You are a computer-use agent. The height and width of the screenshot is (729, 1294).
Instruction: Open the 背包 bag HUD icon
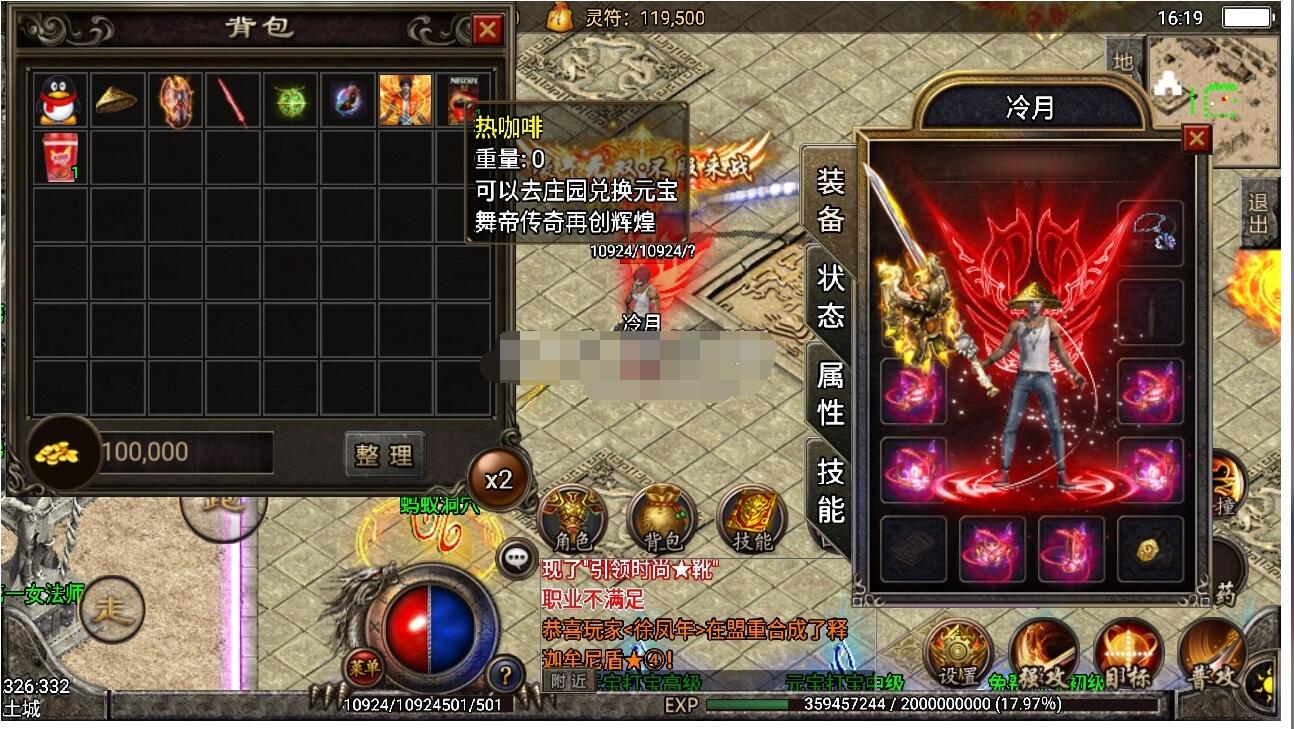coord(661,520)
